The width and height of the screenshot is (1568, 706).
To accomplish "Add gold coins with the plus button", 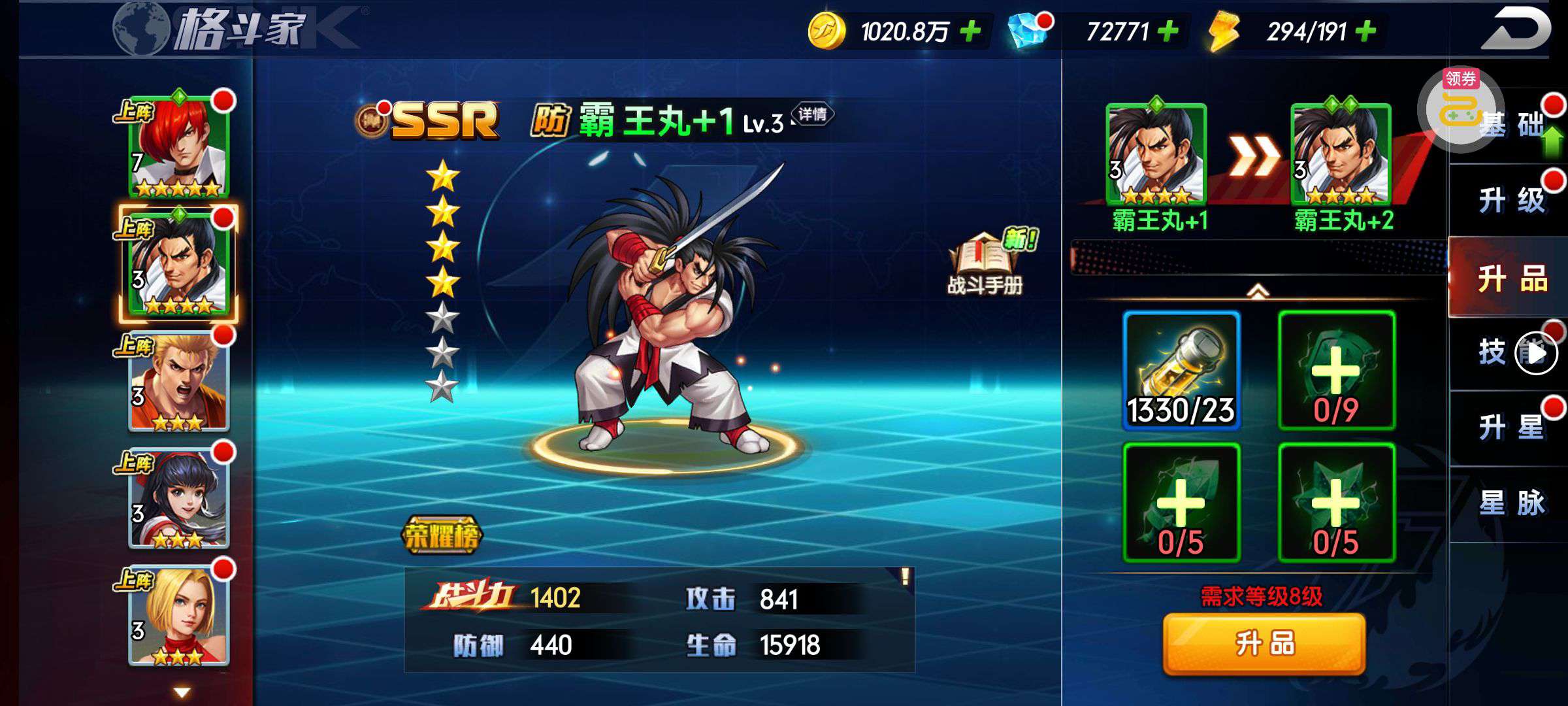I will (971, 31).
